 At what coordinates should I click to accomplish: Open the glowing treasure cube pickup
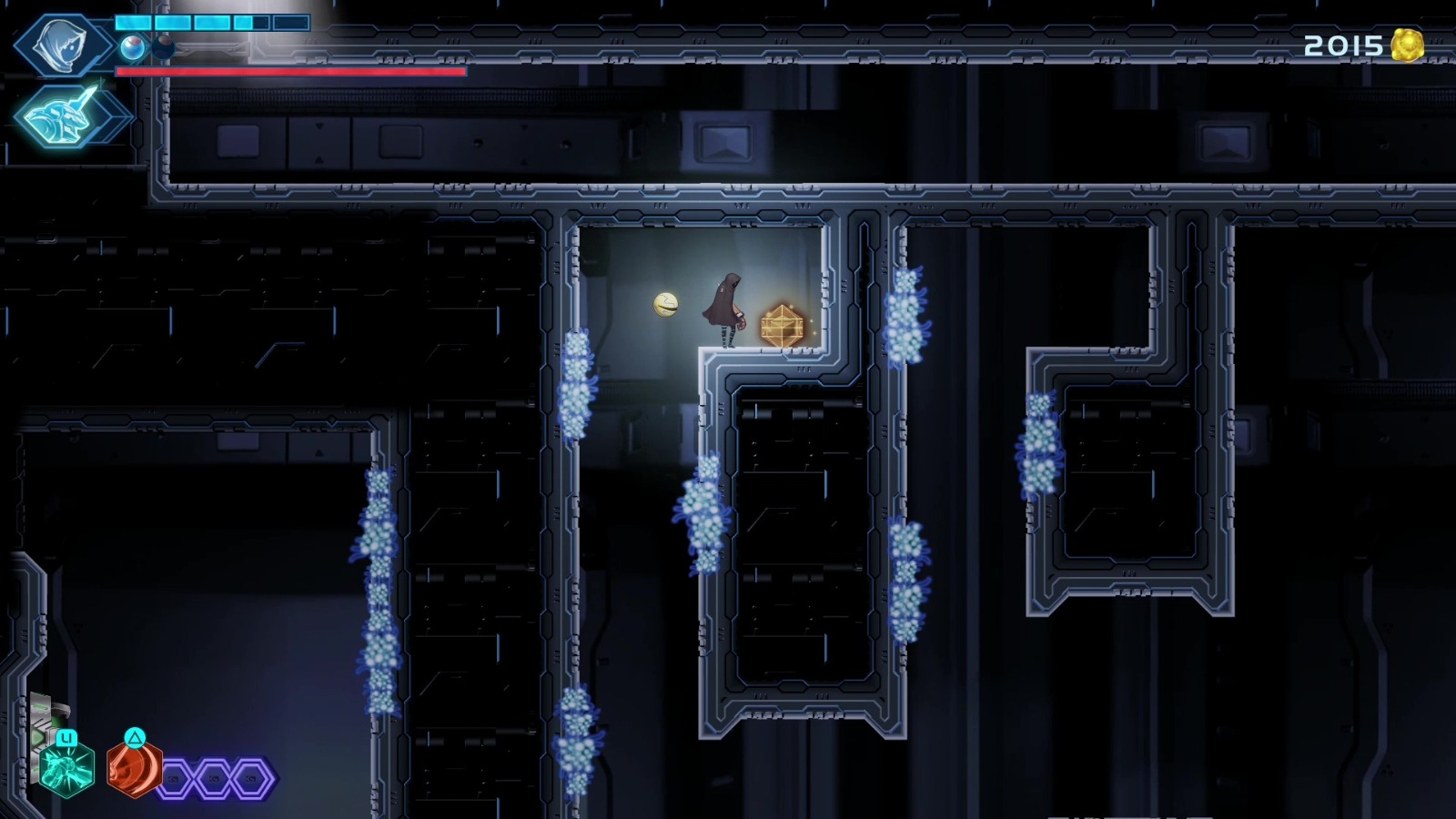(781, 324)
